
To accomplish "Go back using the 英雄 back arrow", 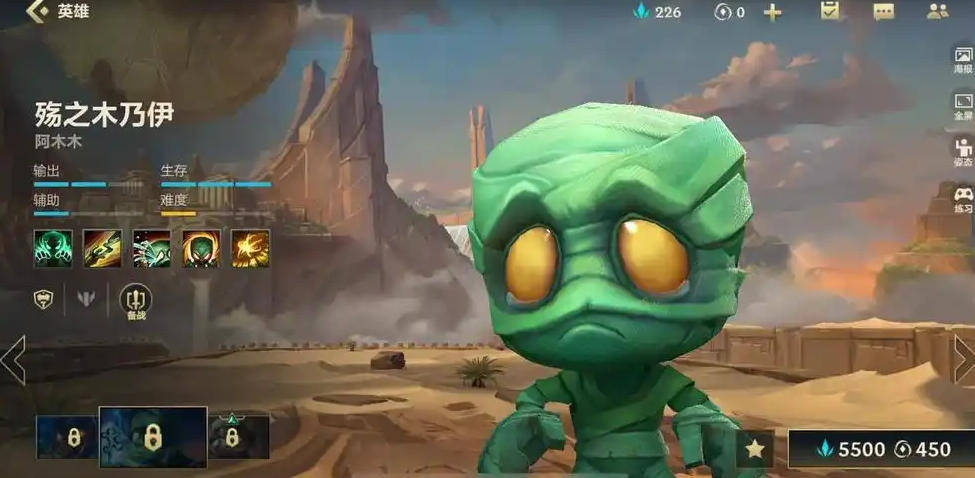I will [x=38, y=12].
